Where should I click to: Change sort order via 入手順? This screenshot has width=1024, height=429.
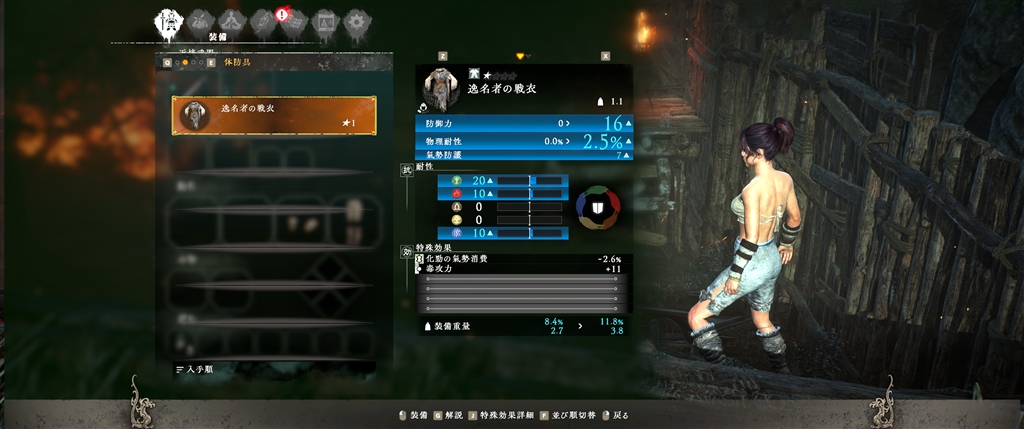click(197, 369)
